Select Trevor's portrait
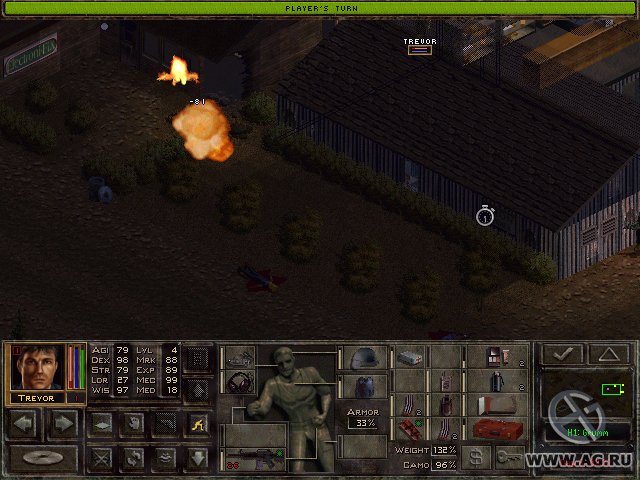 37,368
